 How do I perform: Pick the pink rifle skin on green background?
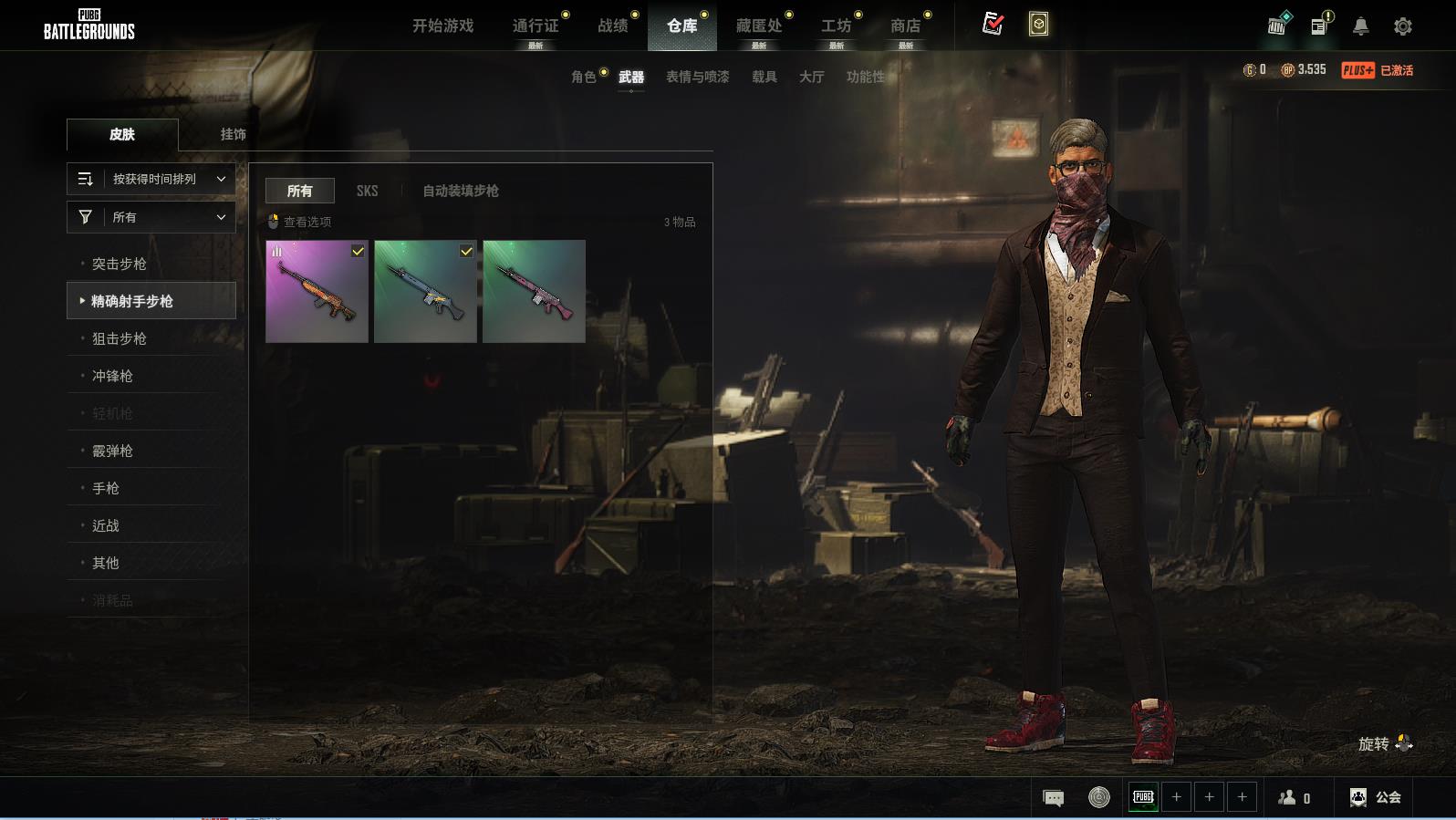coord(534,292)
